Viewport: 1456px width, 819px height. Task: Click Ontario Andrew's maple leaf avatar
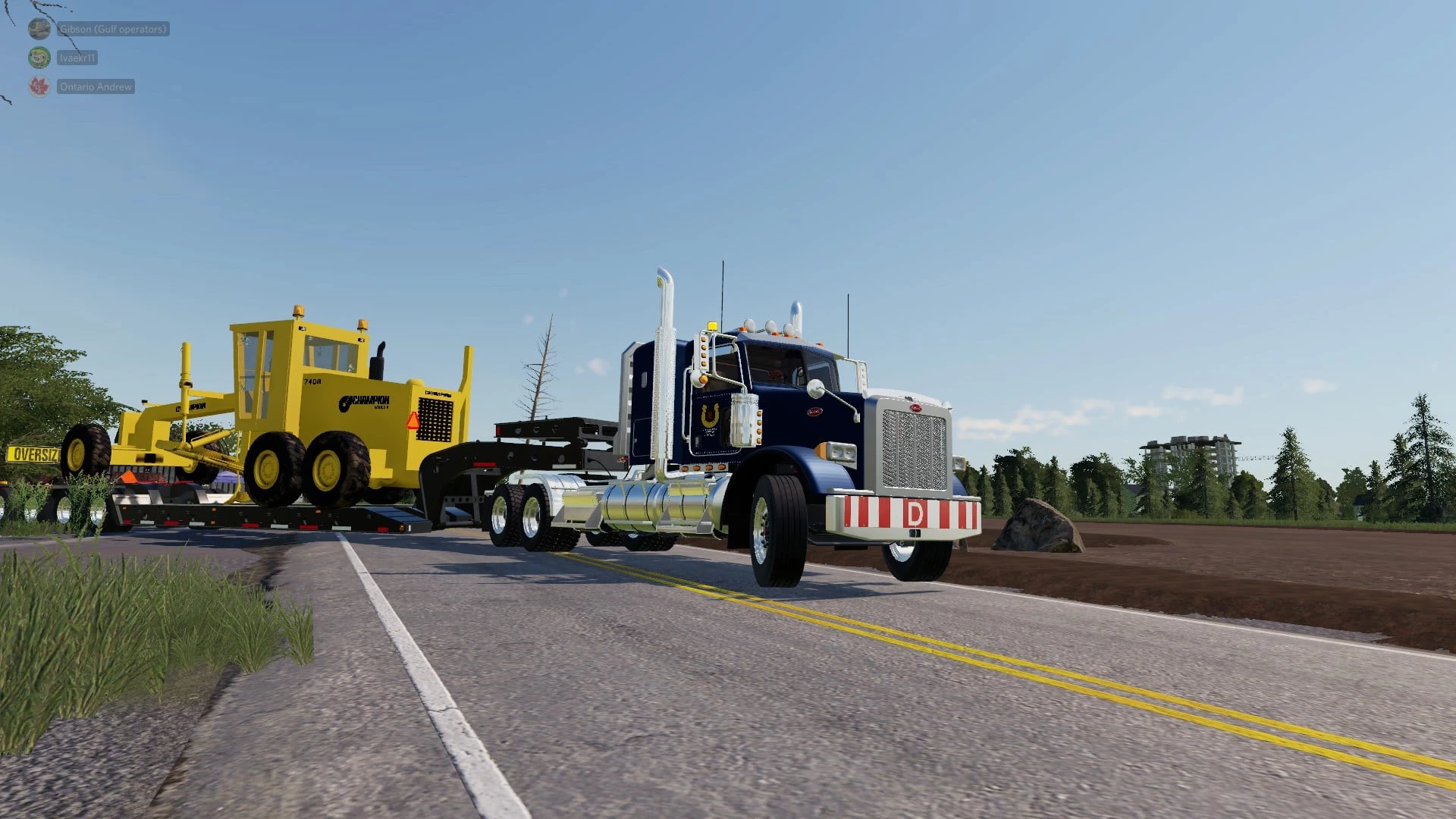[39, 86]
